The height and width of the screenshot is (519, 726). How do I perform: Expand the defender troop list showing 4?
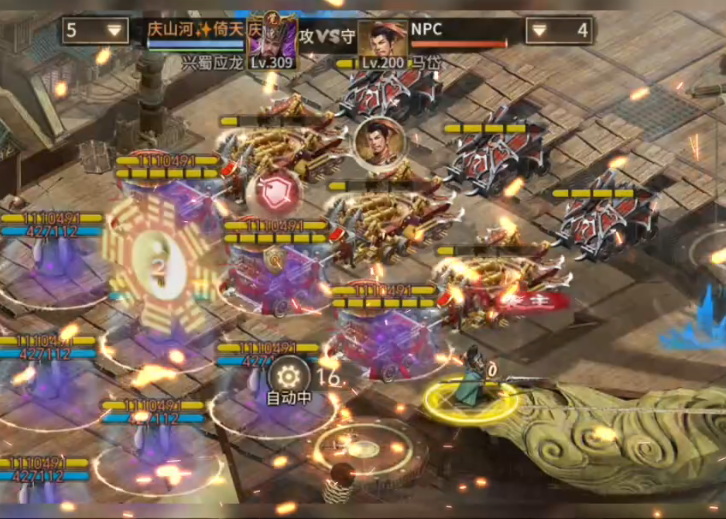click(x=558, y=31)
